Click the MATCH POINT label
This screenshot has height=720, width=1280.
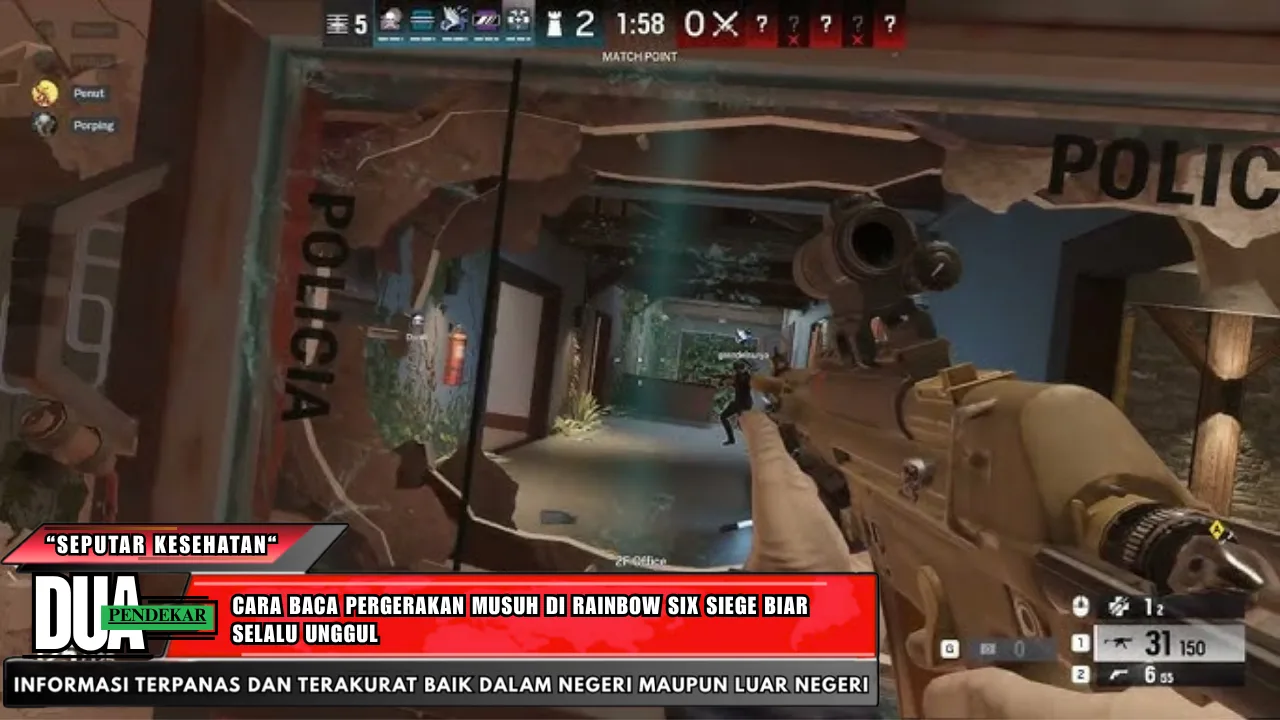pyautogui.click(x=639, y=57)
